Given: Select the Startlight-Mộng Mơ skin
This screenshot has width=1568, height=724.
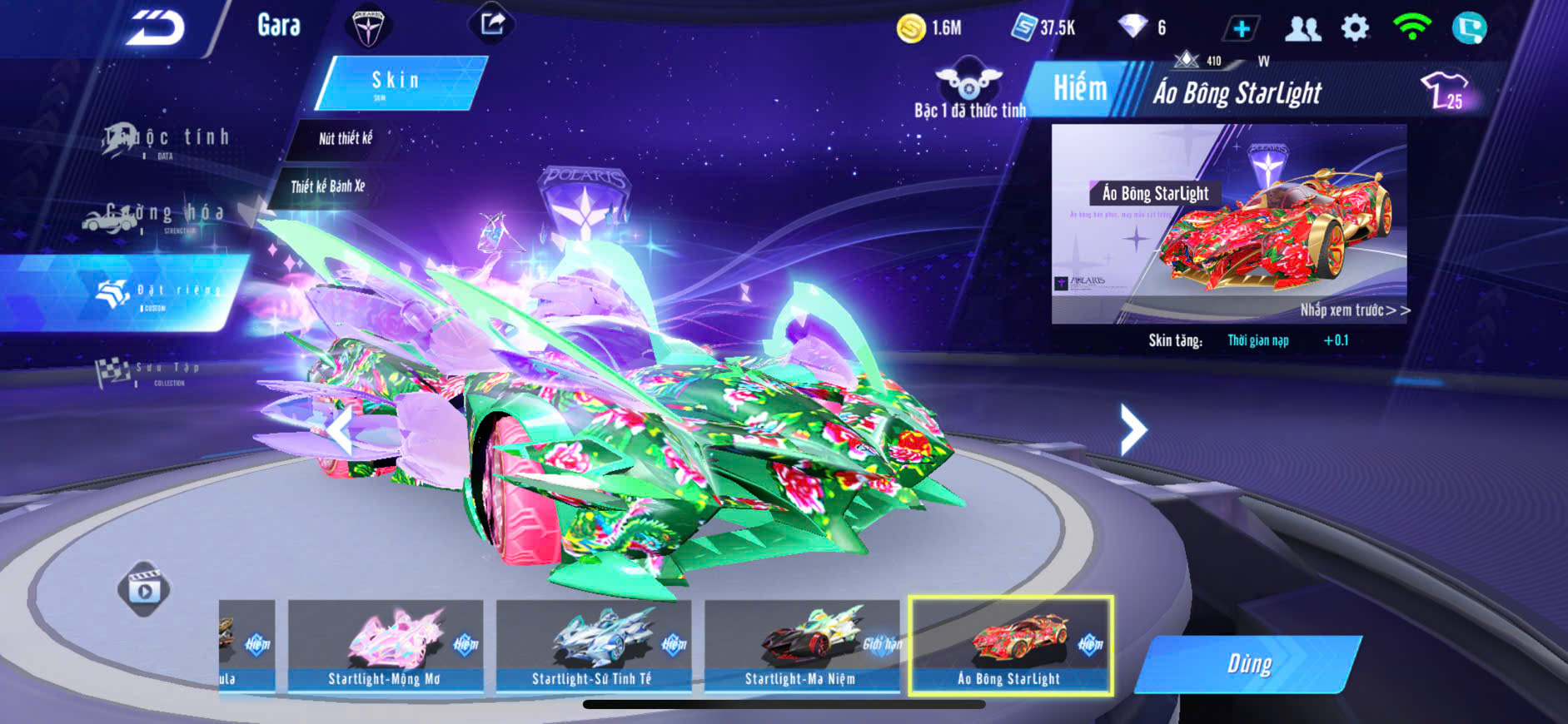Looking at the screenshot, I should [385, 646].
